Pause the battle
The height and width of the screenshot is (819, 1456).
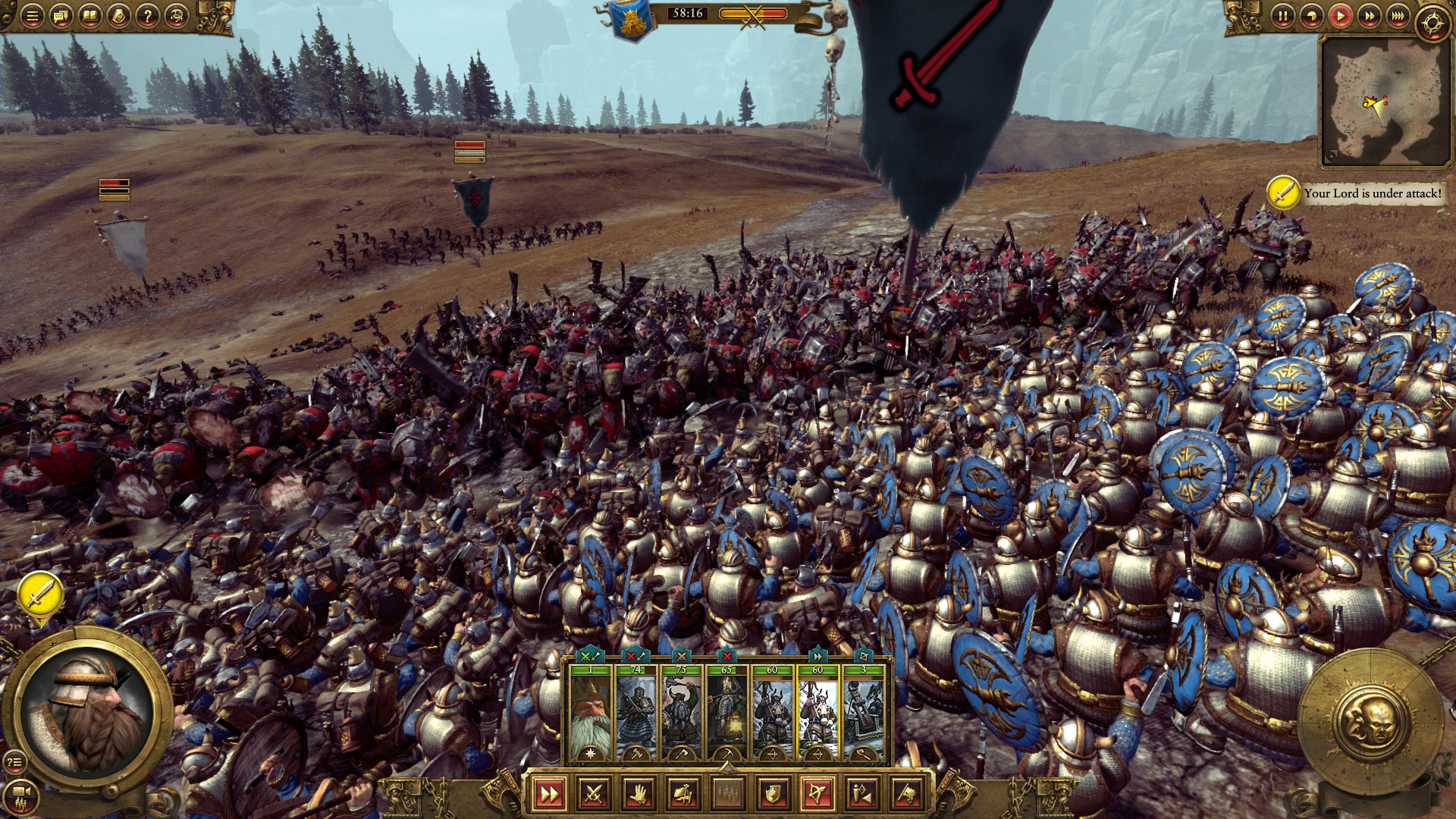pos(1282,16)
